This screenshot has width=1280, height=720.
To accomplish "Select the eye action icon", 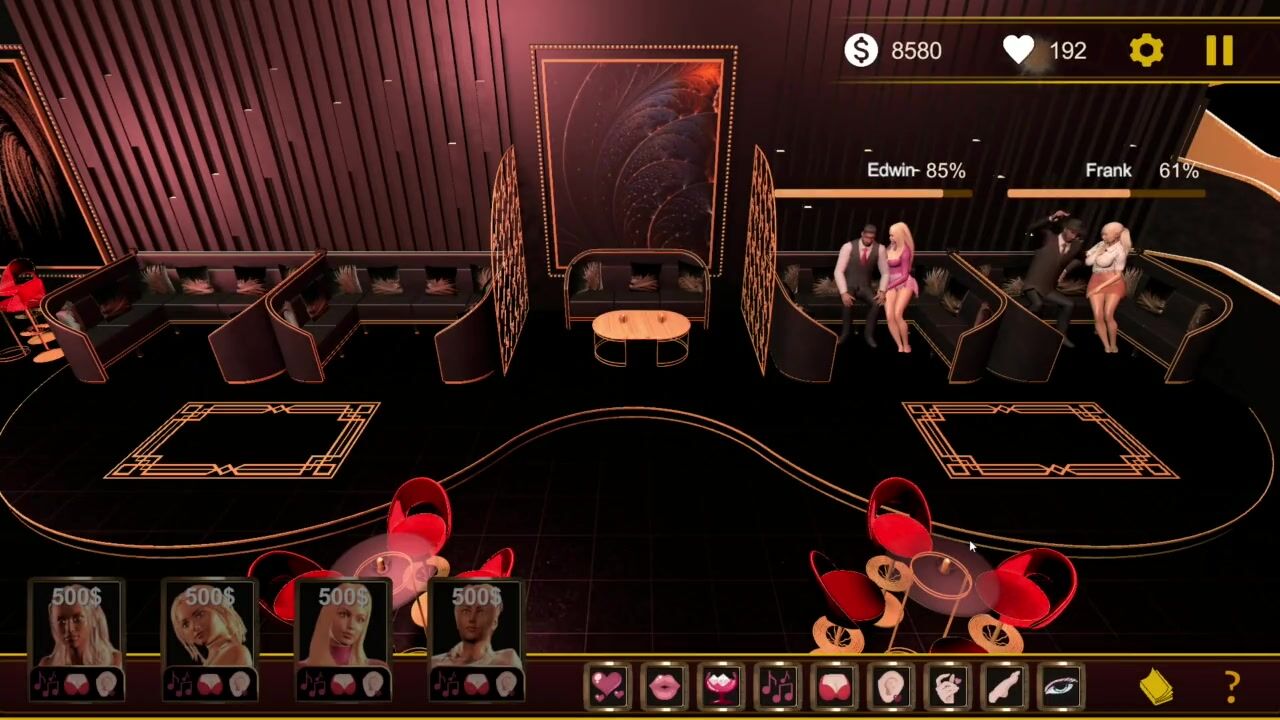I will pos(1061,687).
